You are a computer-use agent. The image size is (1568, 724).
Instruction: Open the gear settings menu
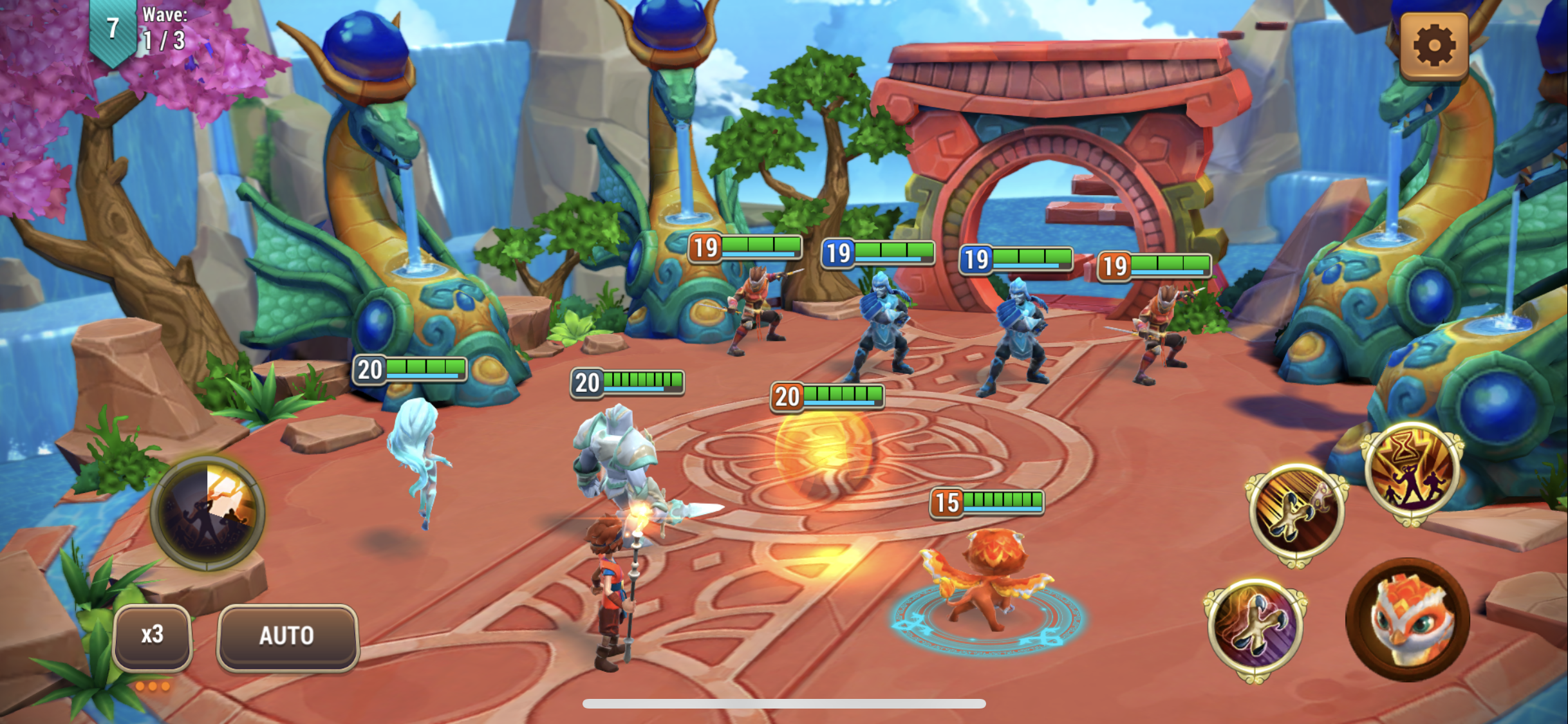coord(1433,46)
